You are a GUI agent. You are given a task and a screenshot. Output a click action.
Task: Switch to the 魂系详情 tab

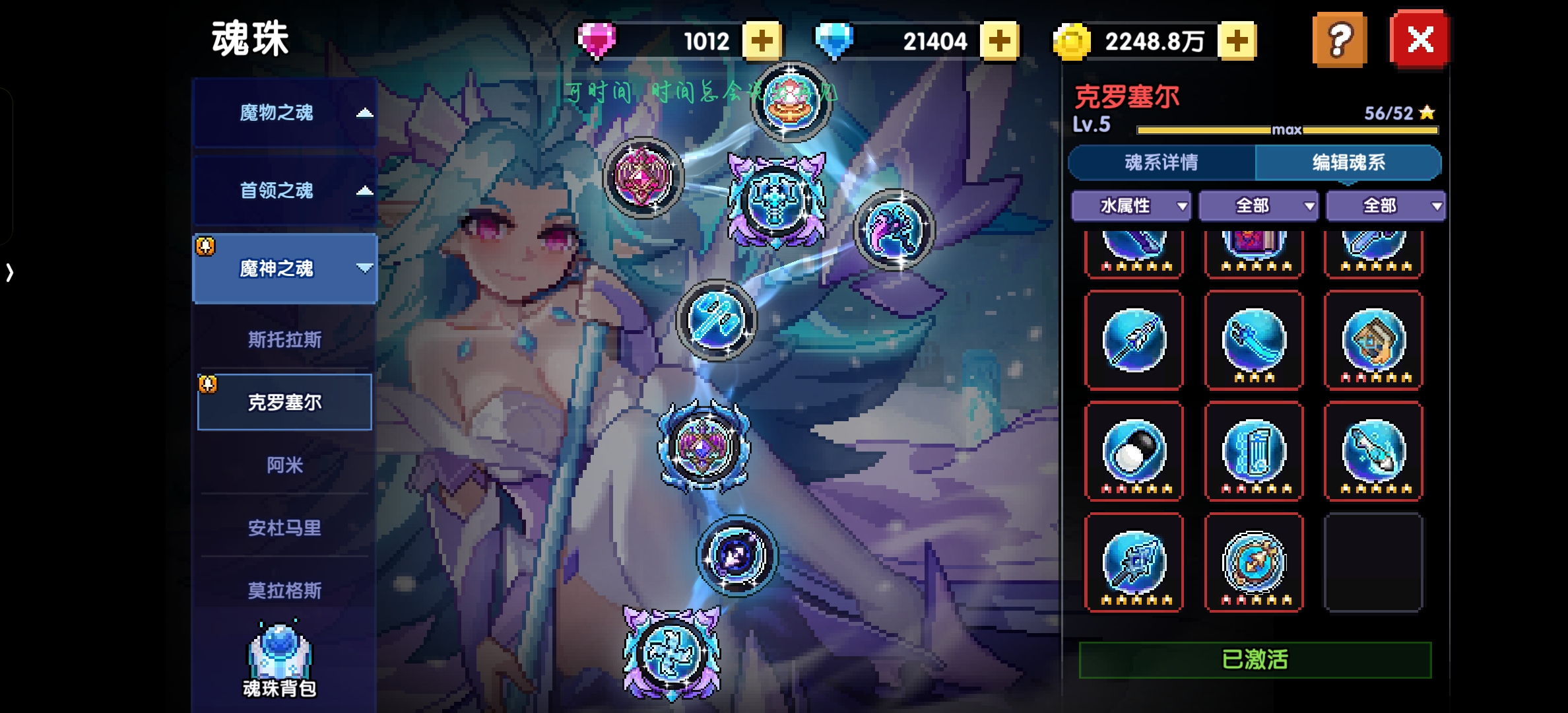pos(1161,162)
